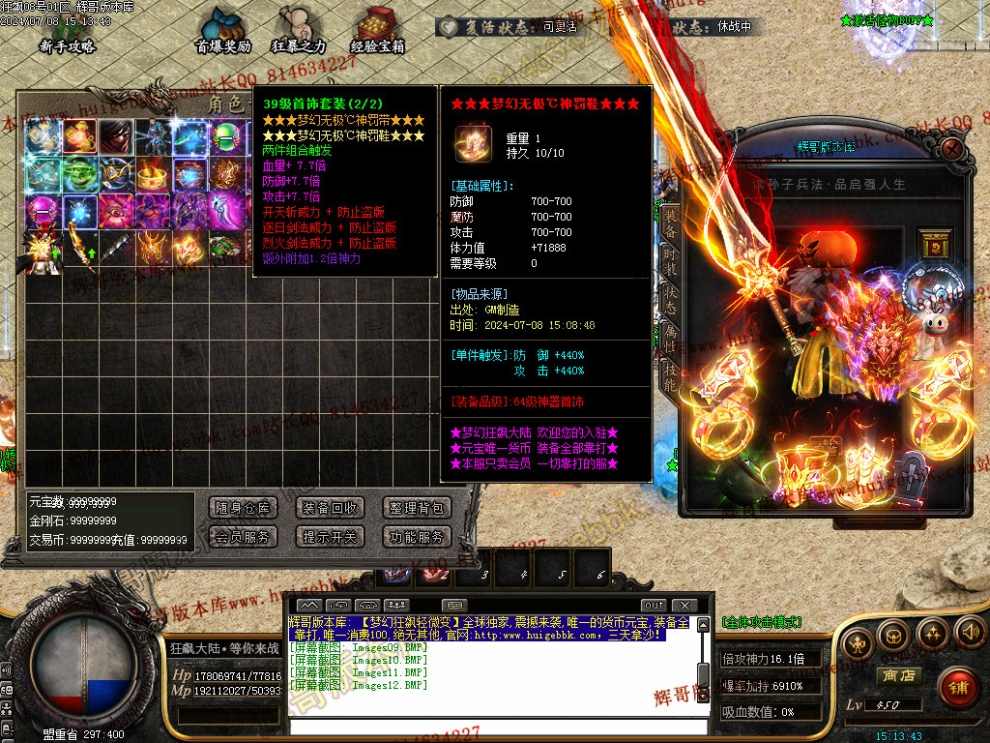Toggle the sound speaker icon
Image resolution: width=990 pixels, height=743 pixels.
[968, 633]
